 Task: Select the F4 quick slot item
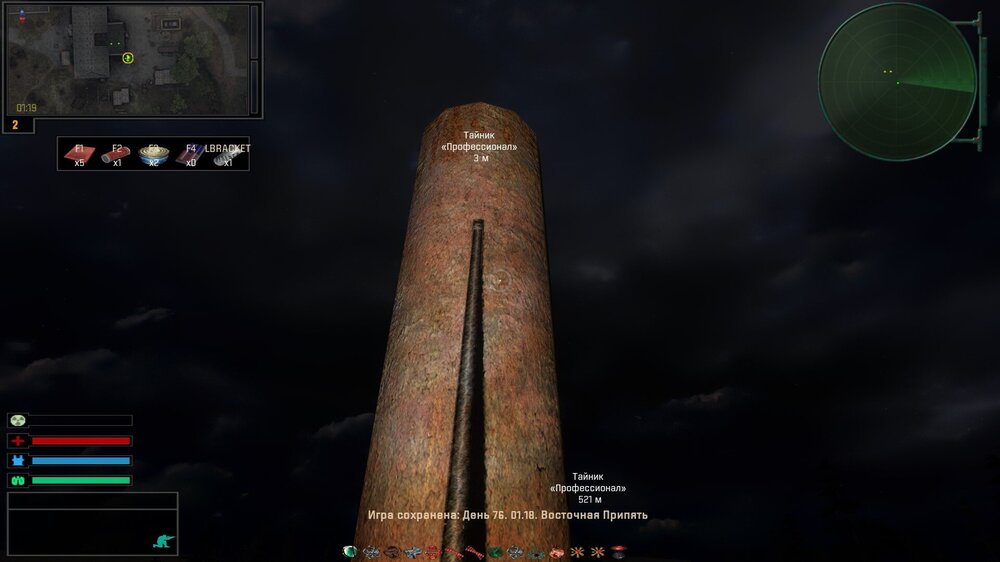point(190,155)
